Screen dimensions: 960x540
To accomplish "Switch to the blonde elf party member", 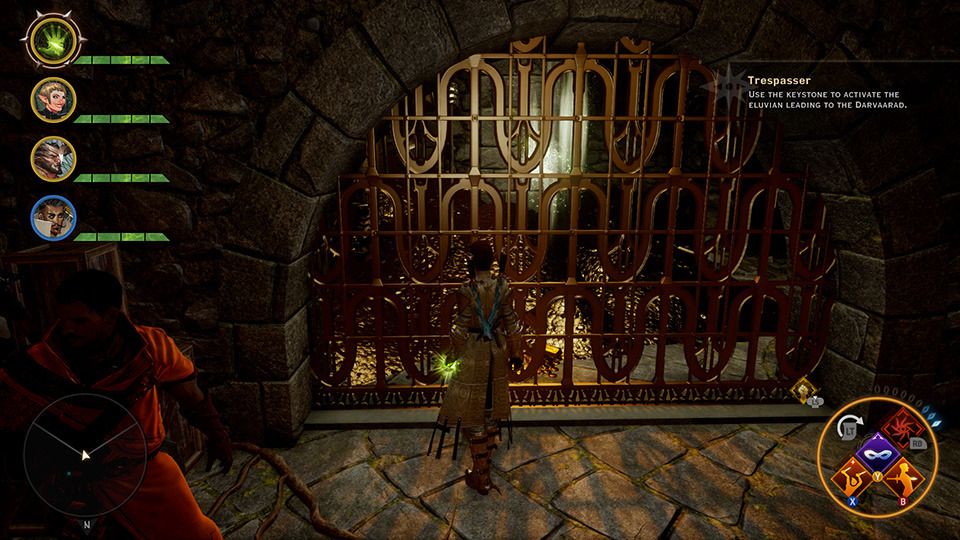I will coord(52,99).
